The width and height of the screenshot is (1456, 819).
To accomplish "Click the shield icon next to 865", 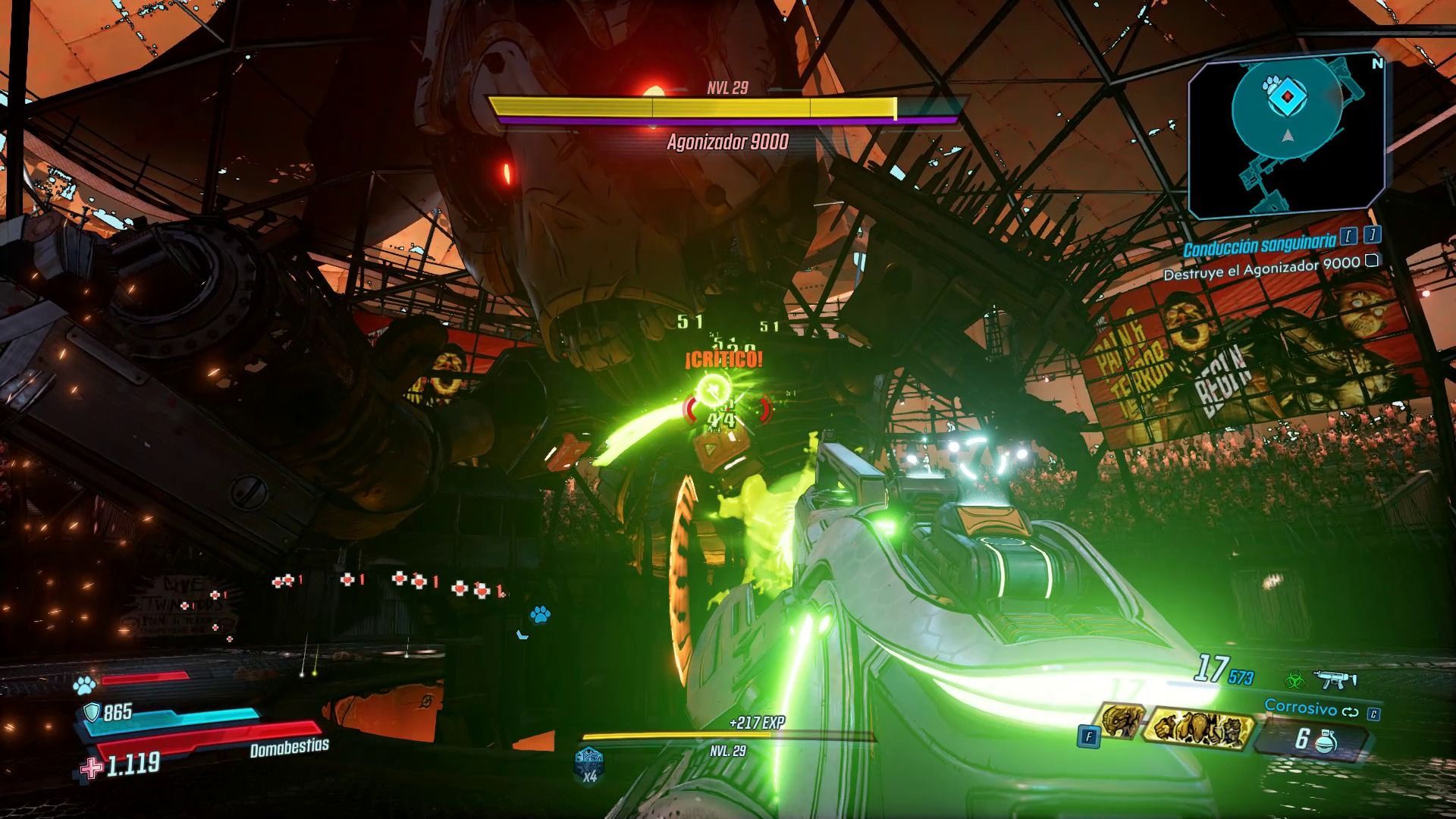I will [93, 711].
